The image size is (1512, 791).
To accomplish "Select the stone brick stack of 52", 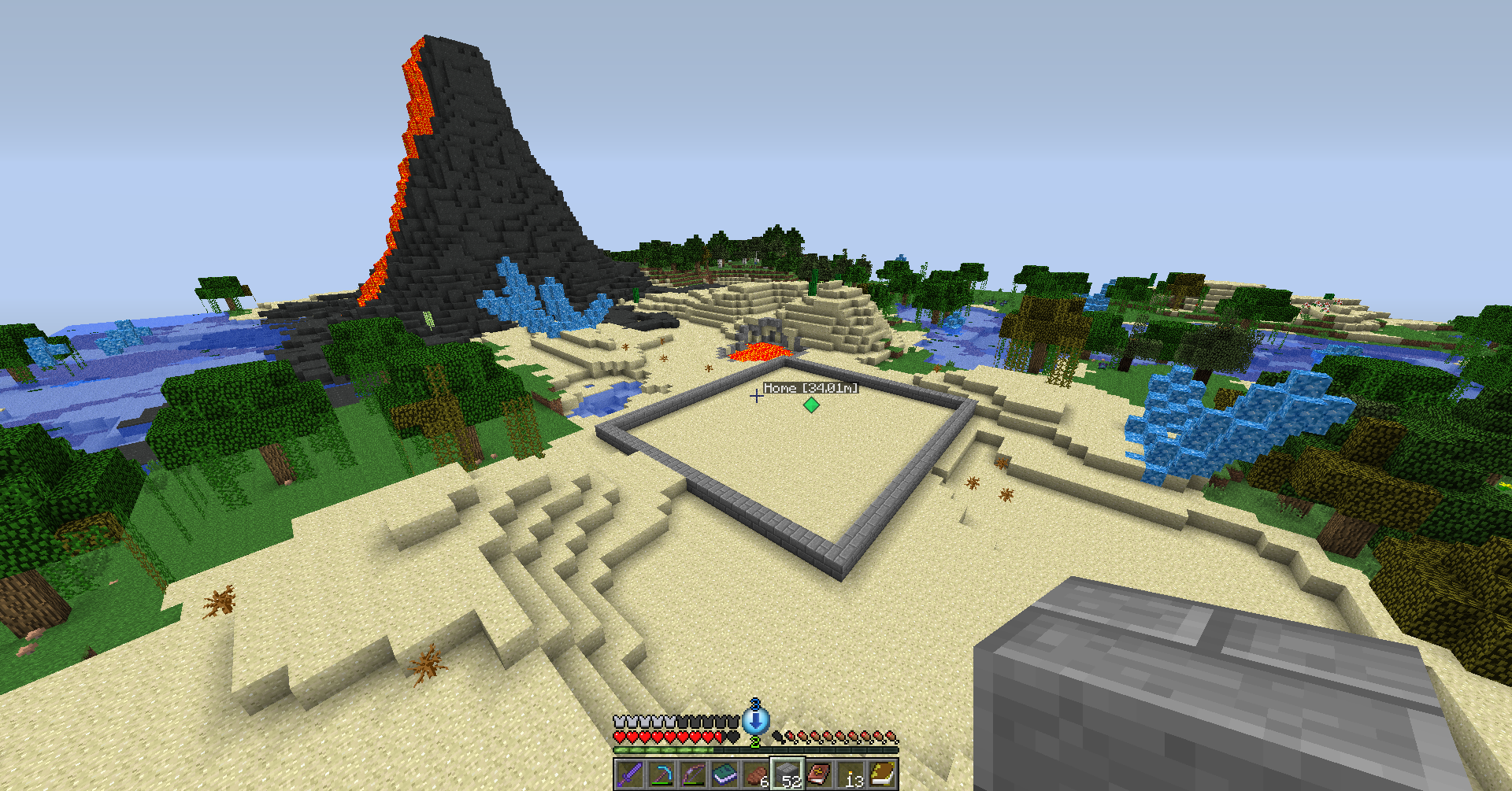I will click(787, 774).
